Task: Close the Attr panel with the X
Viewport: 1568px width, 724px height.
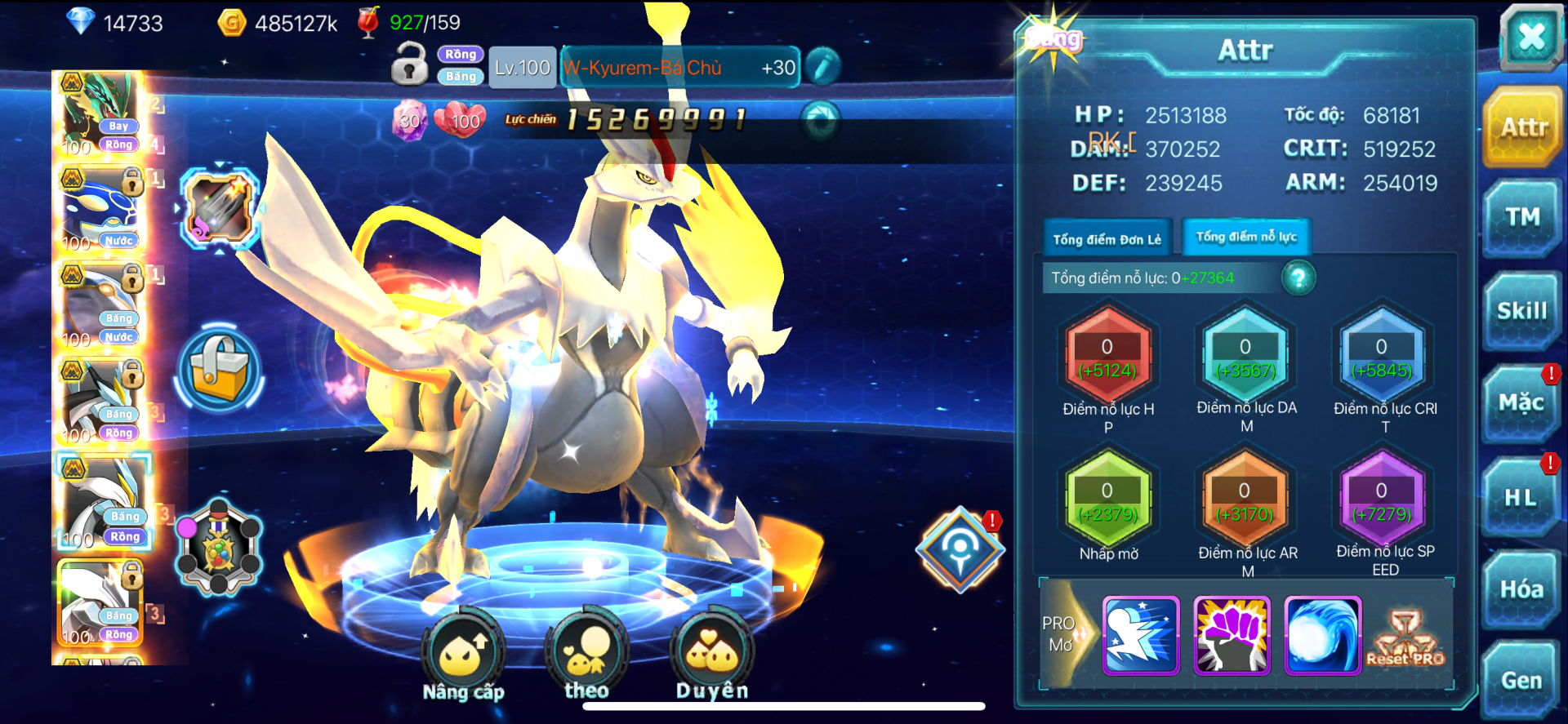Action: pos(1530,38)
